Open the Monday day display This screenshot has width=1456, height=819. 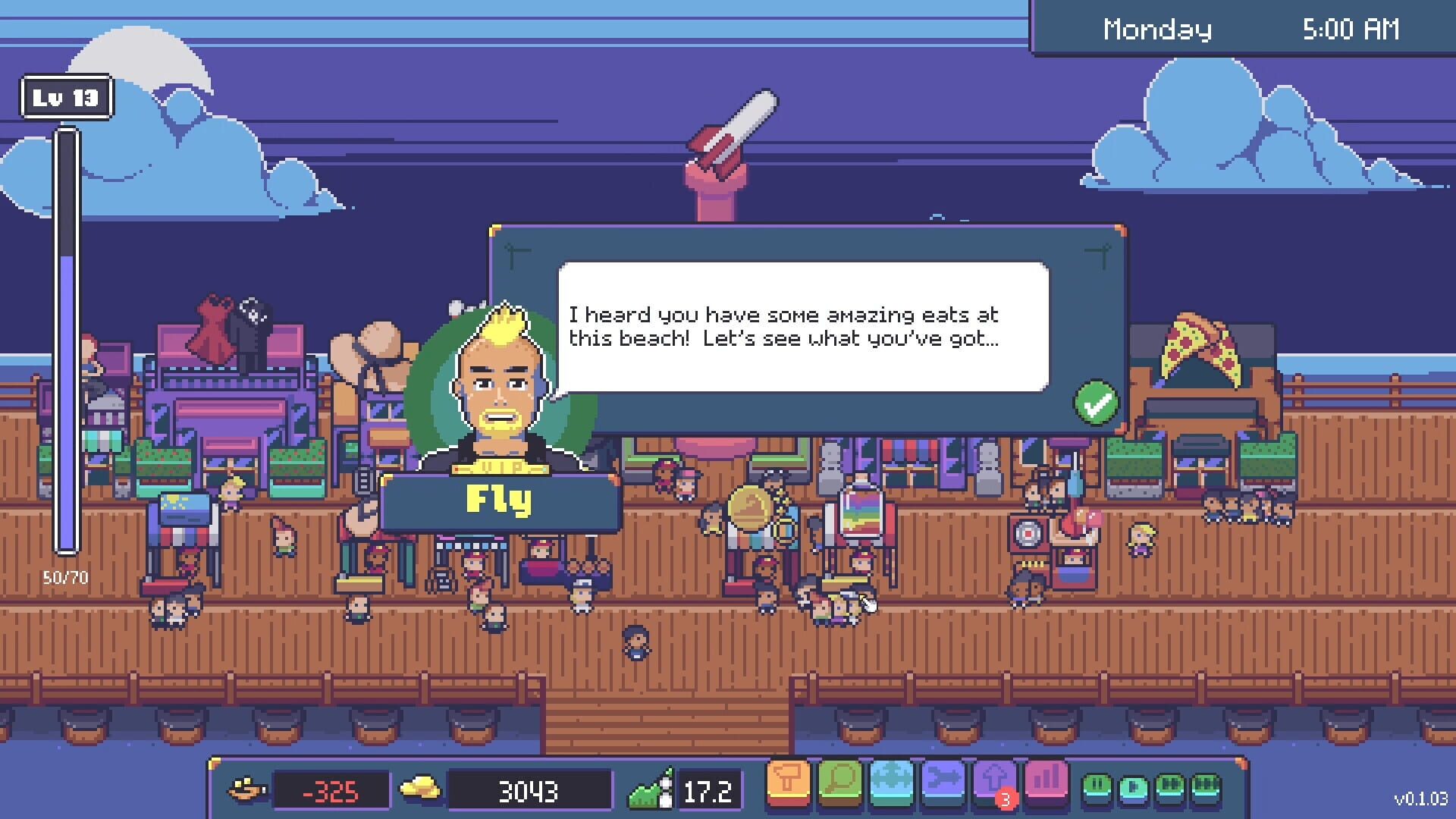1159,29
